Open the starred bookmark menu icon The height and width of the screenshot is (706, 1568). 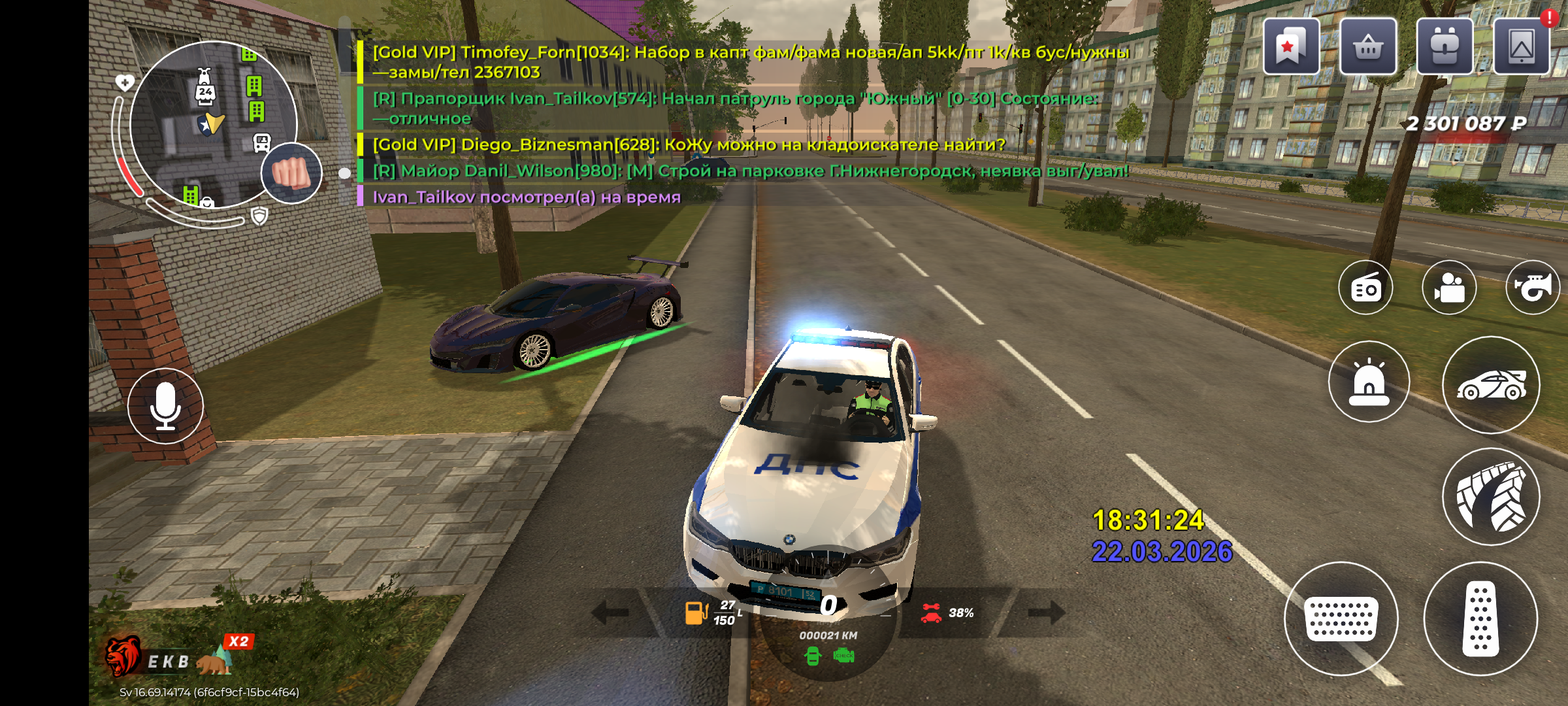coord(1290,46)
